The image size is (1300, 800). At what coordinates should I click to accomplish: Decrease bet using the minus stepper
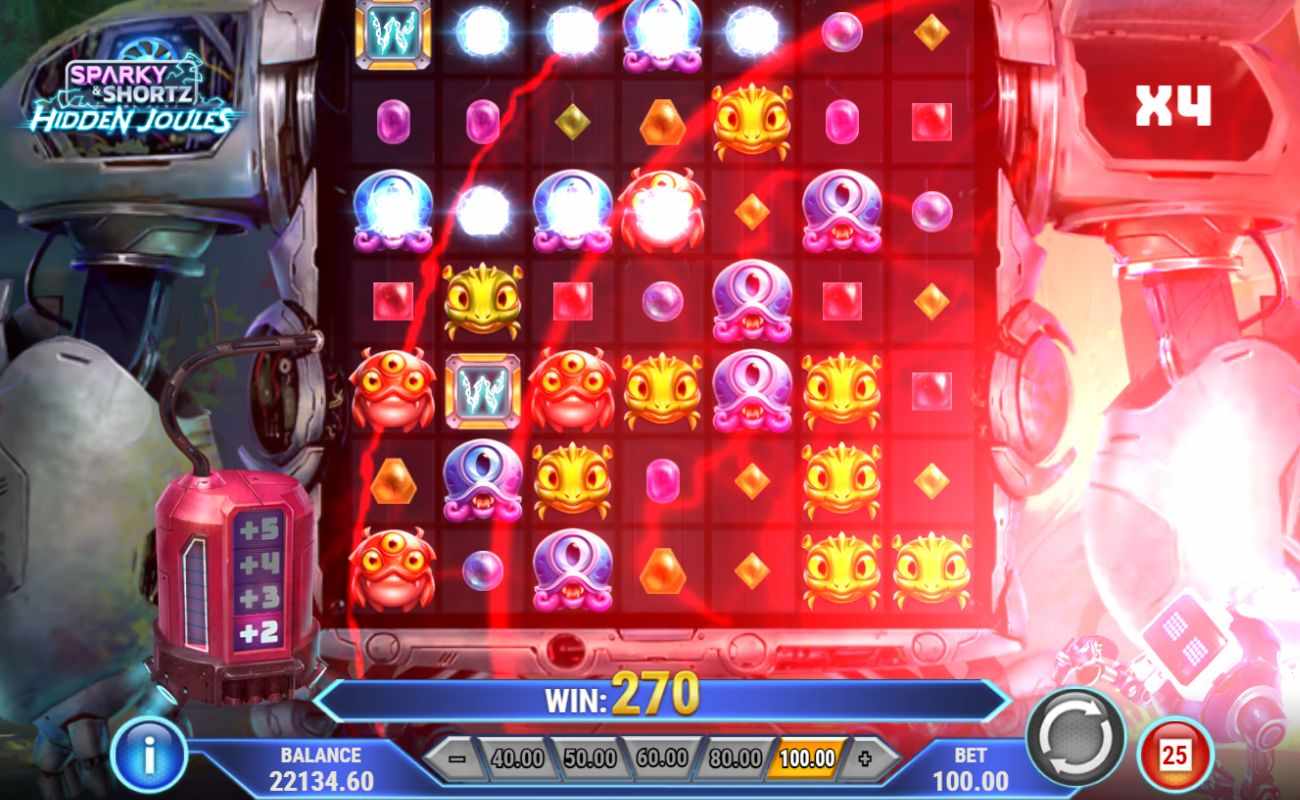tap(455, 757)
